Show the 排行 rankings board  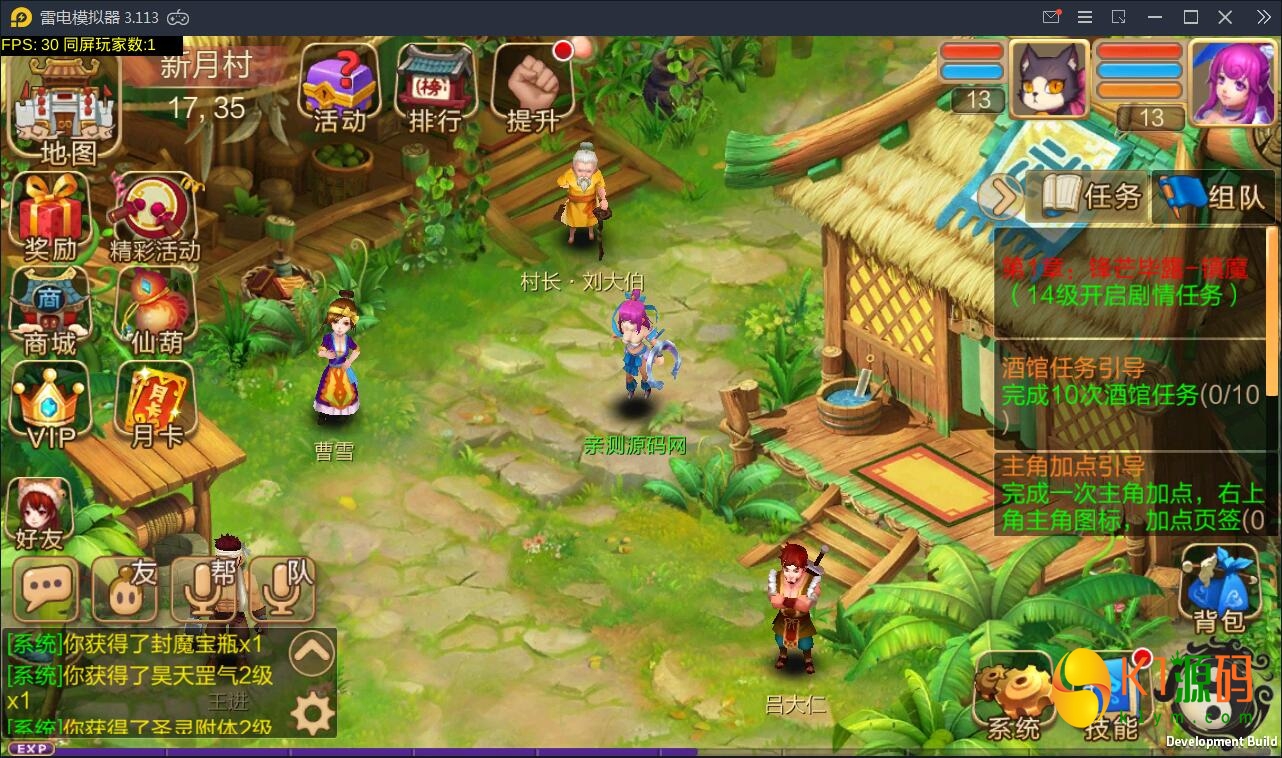pos(436,88)
